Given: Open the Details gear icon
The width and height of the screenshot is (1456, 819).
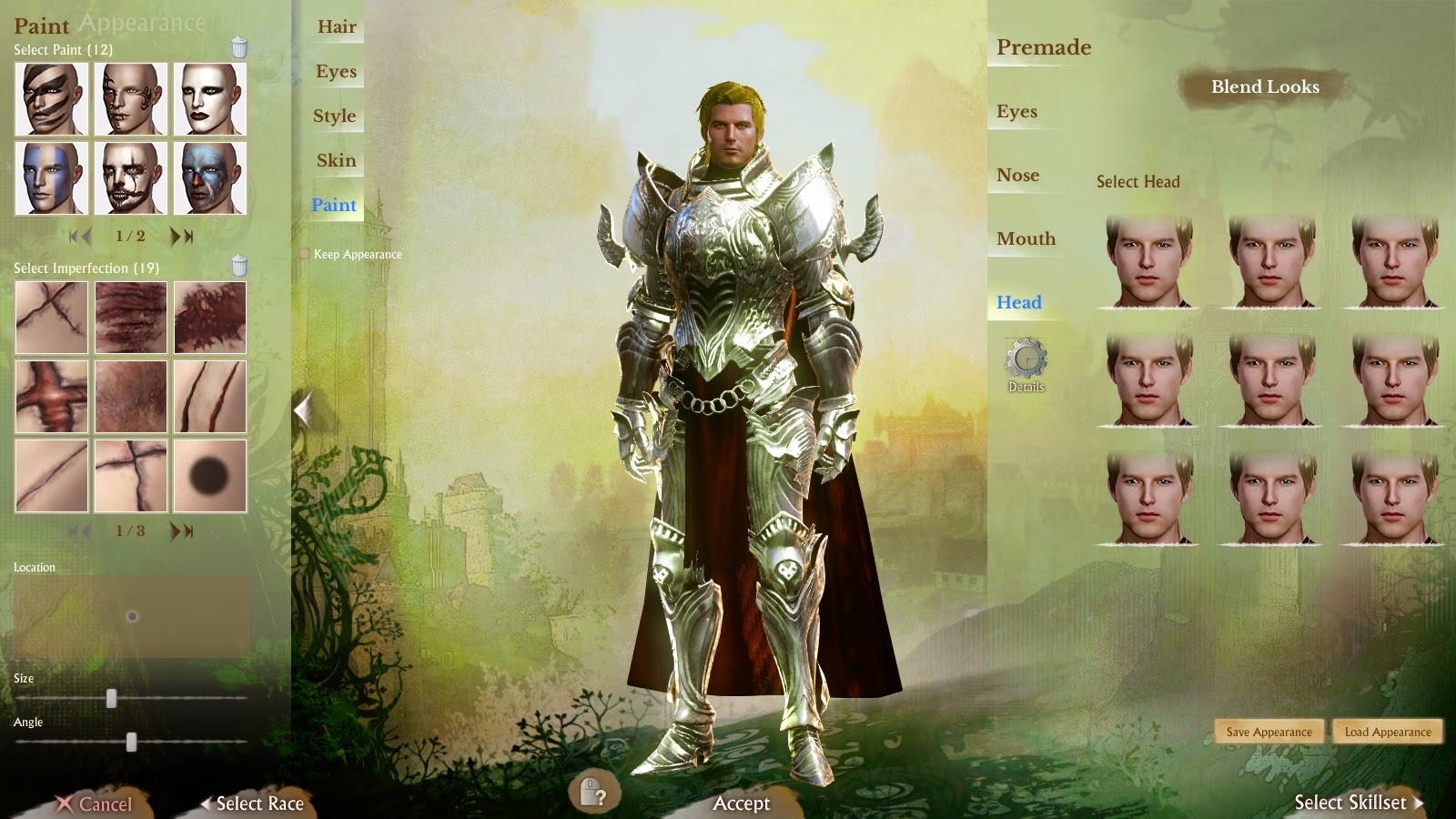Looking at the screenshot, I should tap(1026, 361).
